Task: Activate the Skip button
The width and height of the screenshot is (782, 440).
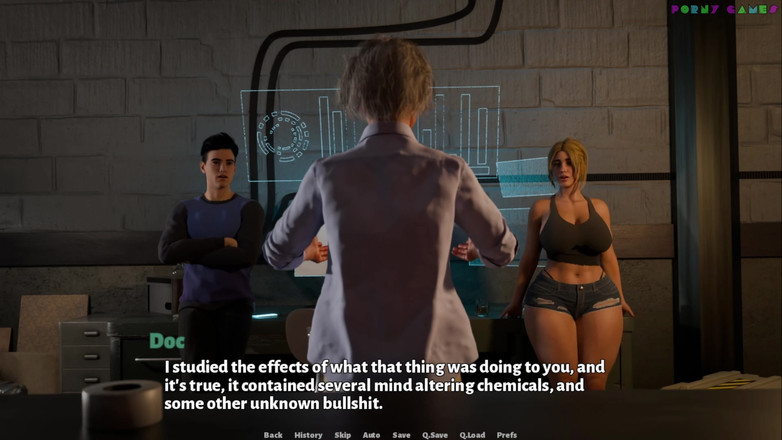Action: click(x=342, y=435)
